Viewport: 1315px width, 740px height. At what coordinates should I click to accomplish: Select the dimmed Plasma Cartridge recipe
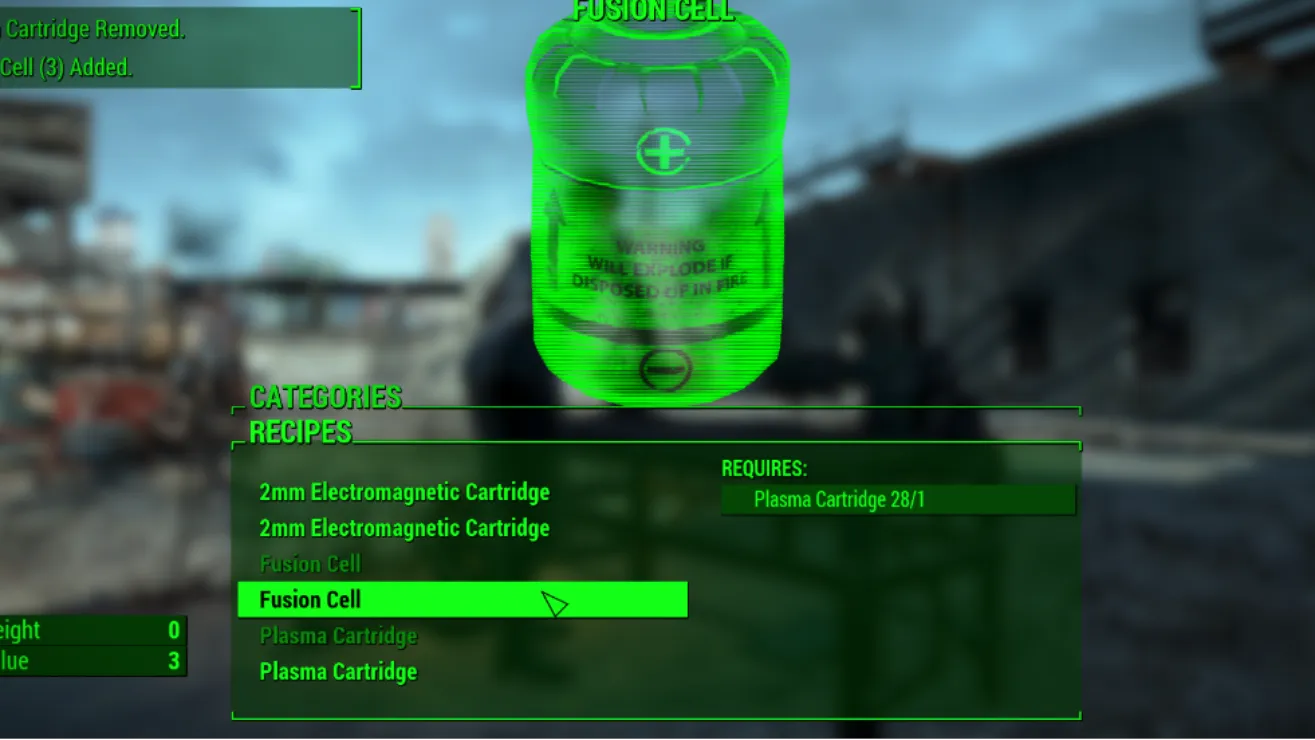coord(338,636)
